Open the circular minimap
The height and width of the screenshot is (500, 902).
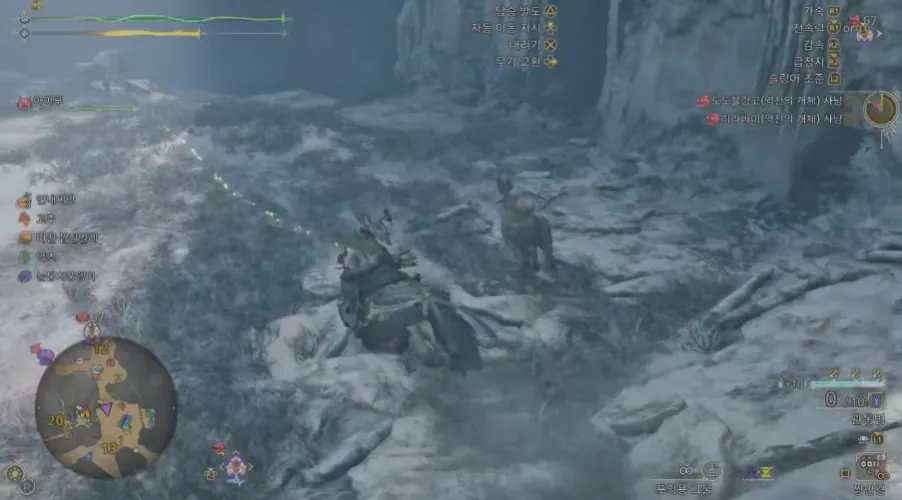pyautogui.click(x=105, y=405)
